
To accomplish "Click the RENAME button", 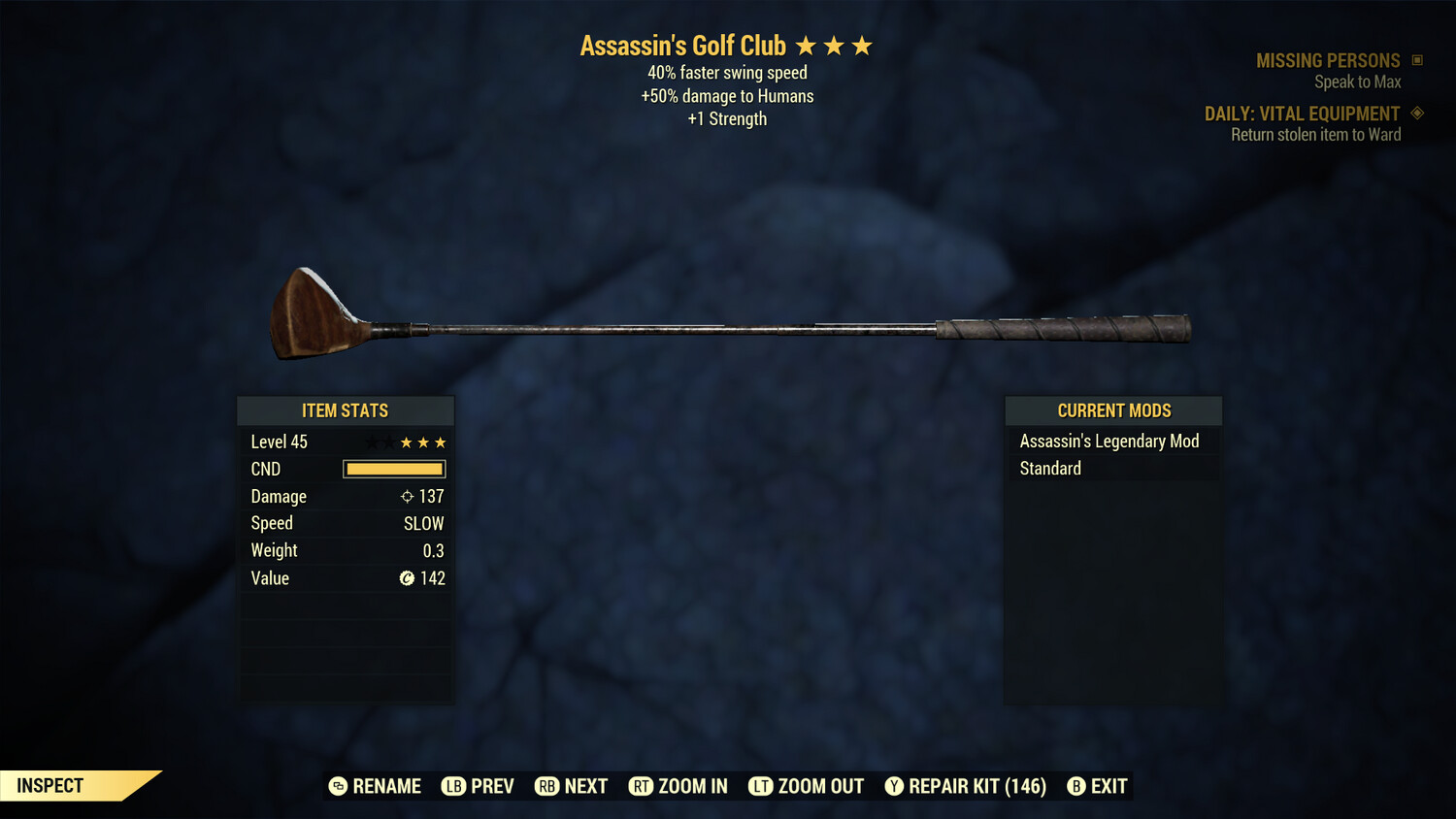I will tap(386, 786).
